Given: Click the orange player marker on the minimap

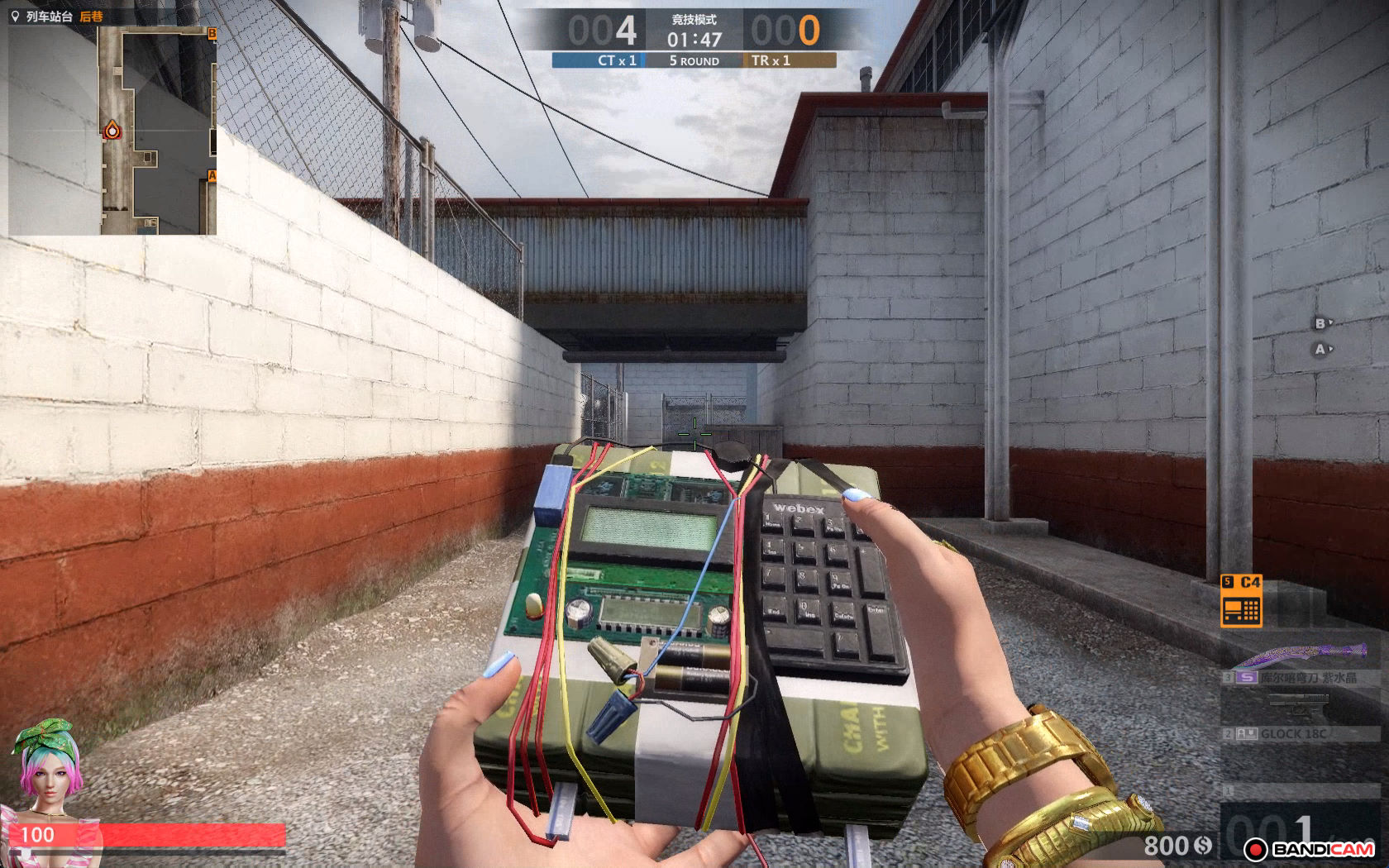Looking at the screenshot, I should coord(112,130).
